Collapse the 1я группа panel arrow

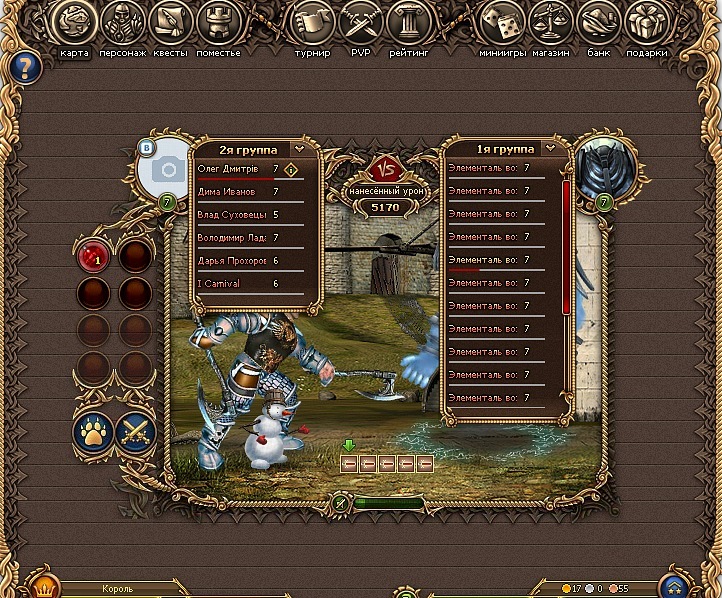(x=551, y=148)
